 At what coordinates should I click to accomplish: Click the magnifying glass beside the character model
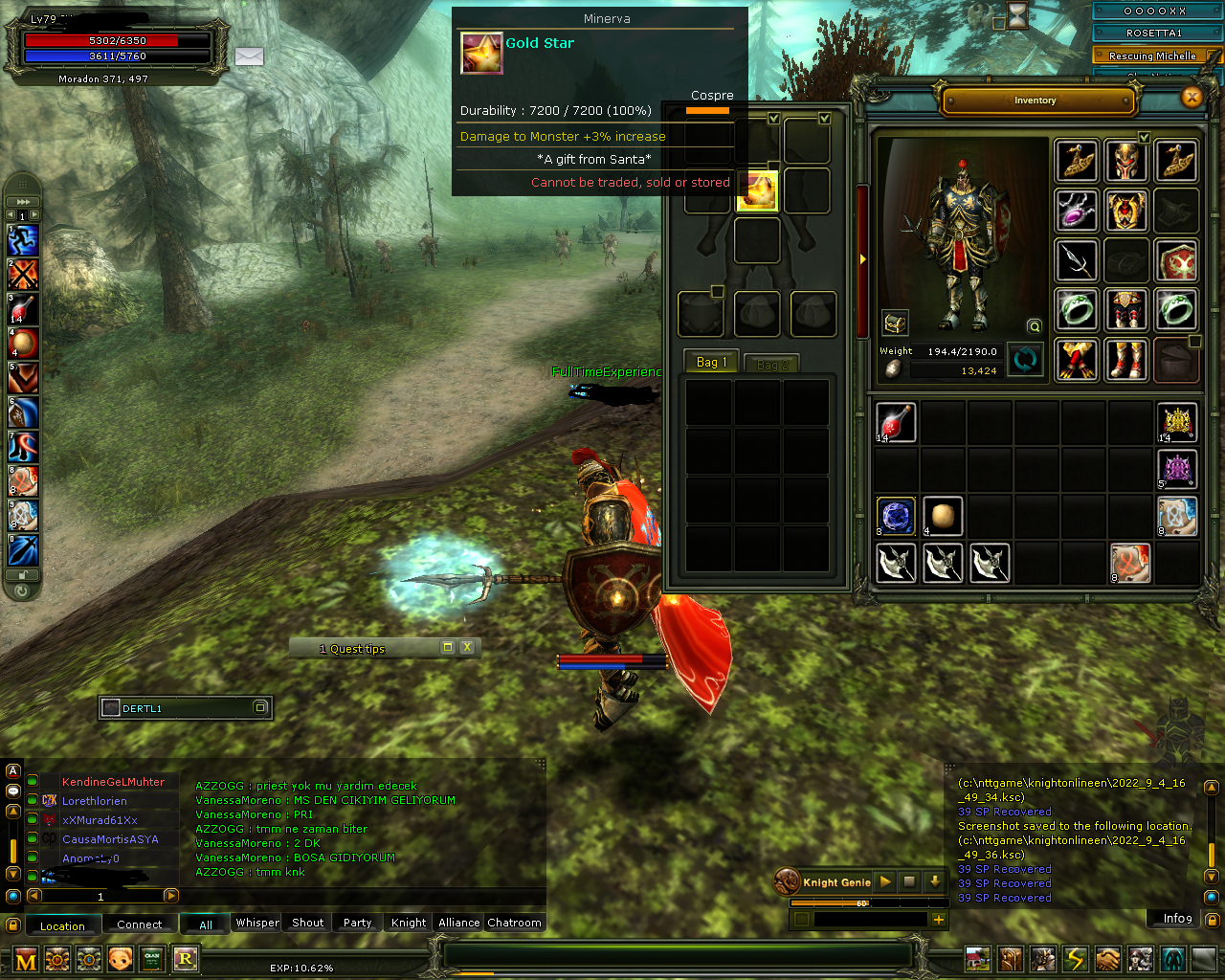point(1034,325)
